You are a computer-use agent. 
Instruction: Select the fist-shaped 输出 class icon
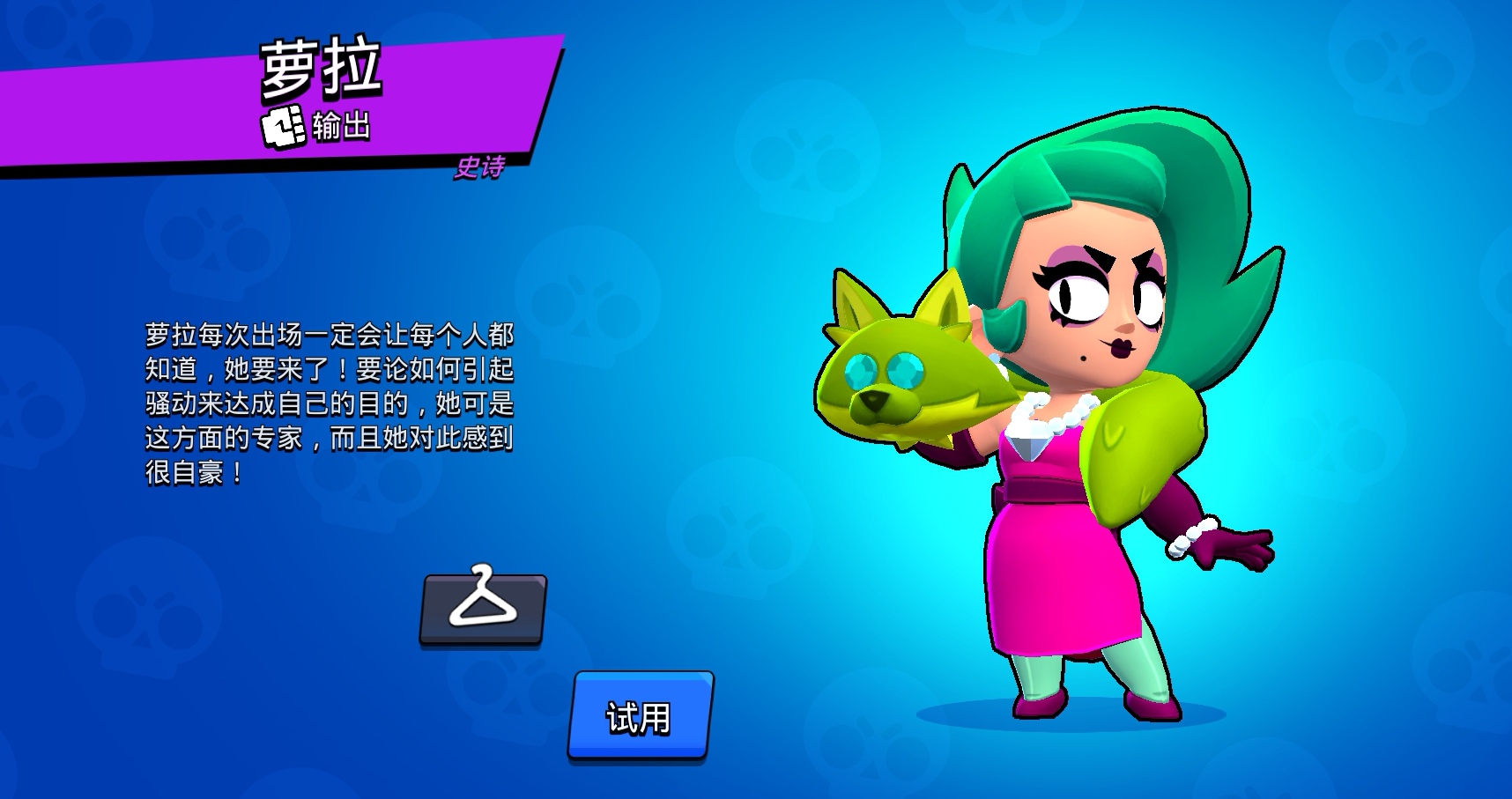(x=284, y=125)
